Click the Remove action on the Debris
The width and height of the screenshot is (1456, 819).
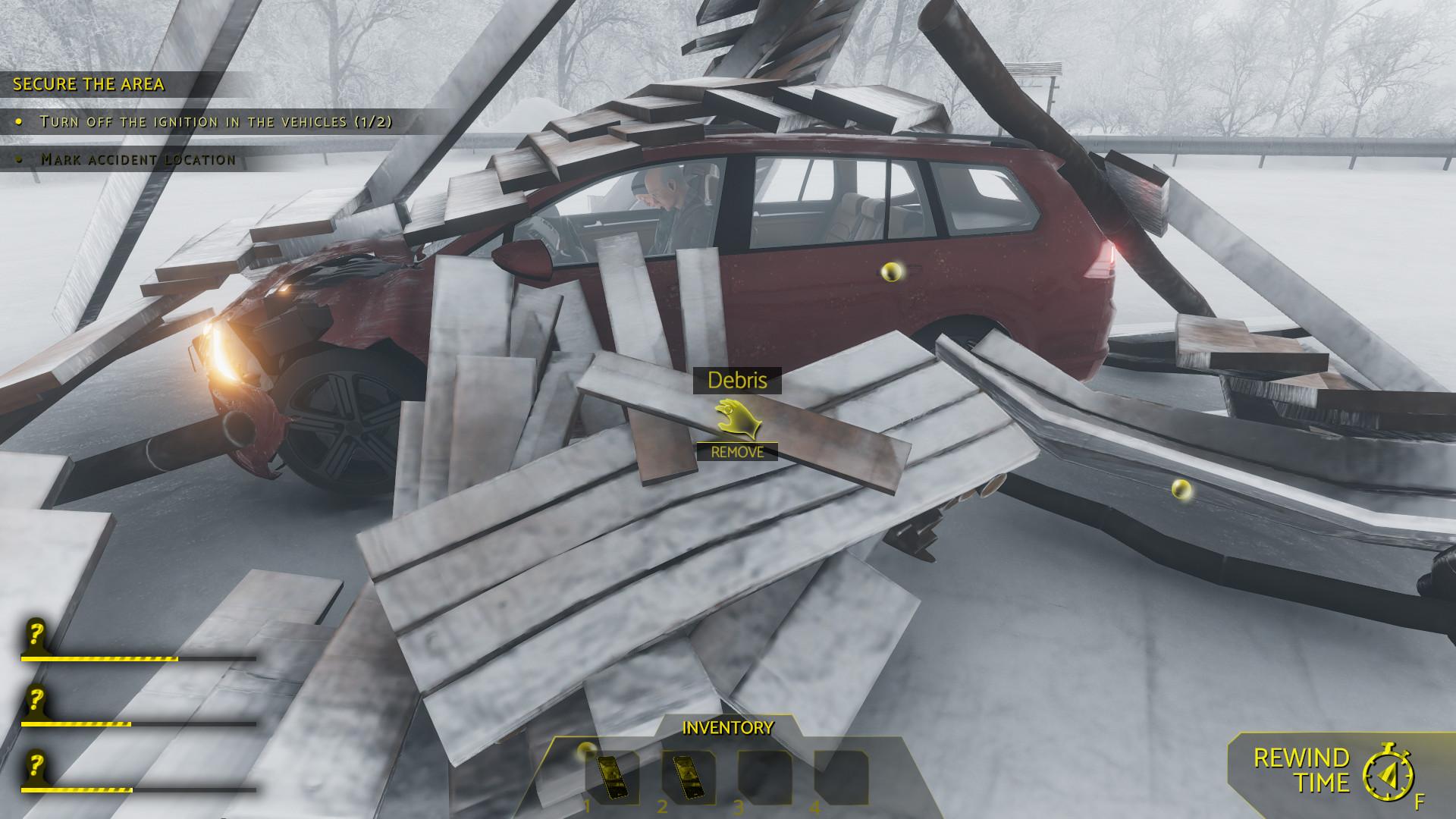click(x=737, y=452)
